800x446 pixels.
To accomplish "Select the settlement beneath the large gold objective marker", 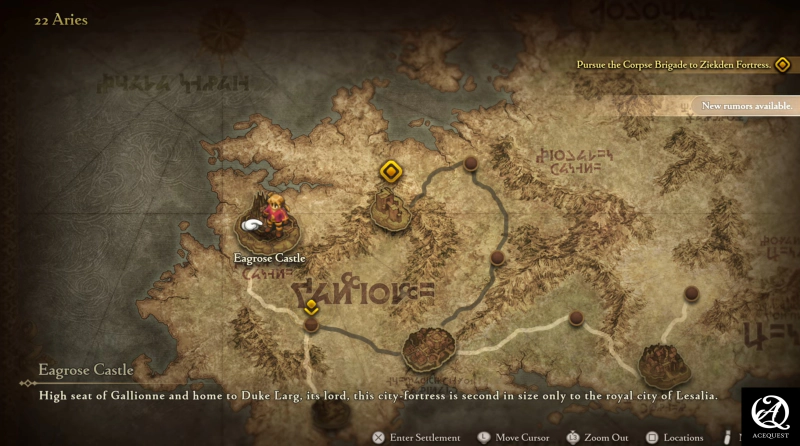I will coord(391,207).
